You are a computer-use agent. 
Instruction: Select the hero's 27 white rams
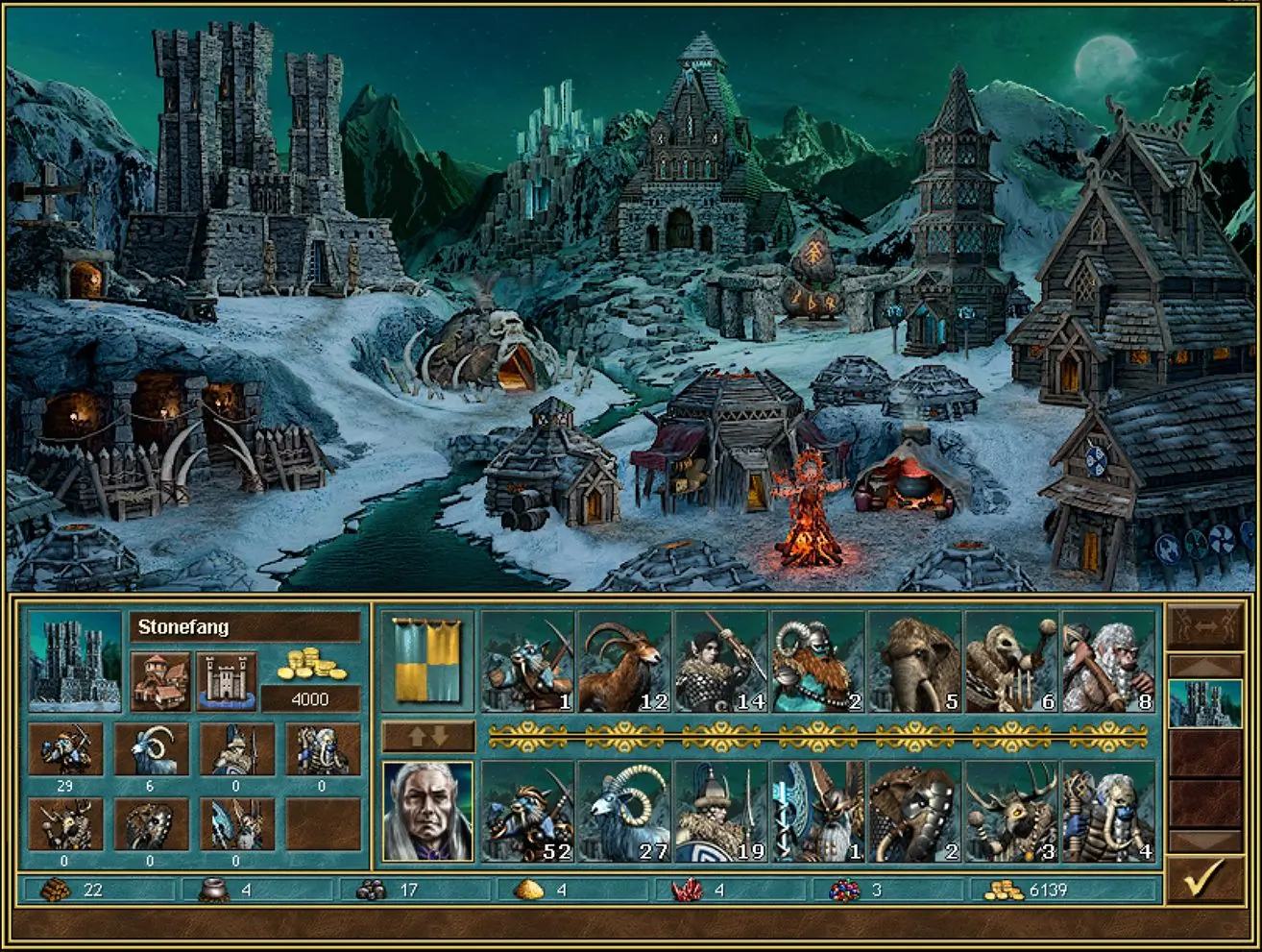click(624, 812)
